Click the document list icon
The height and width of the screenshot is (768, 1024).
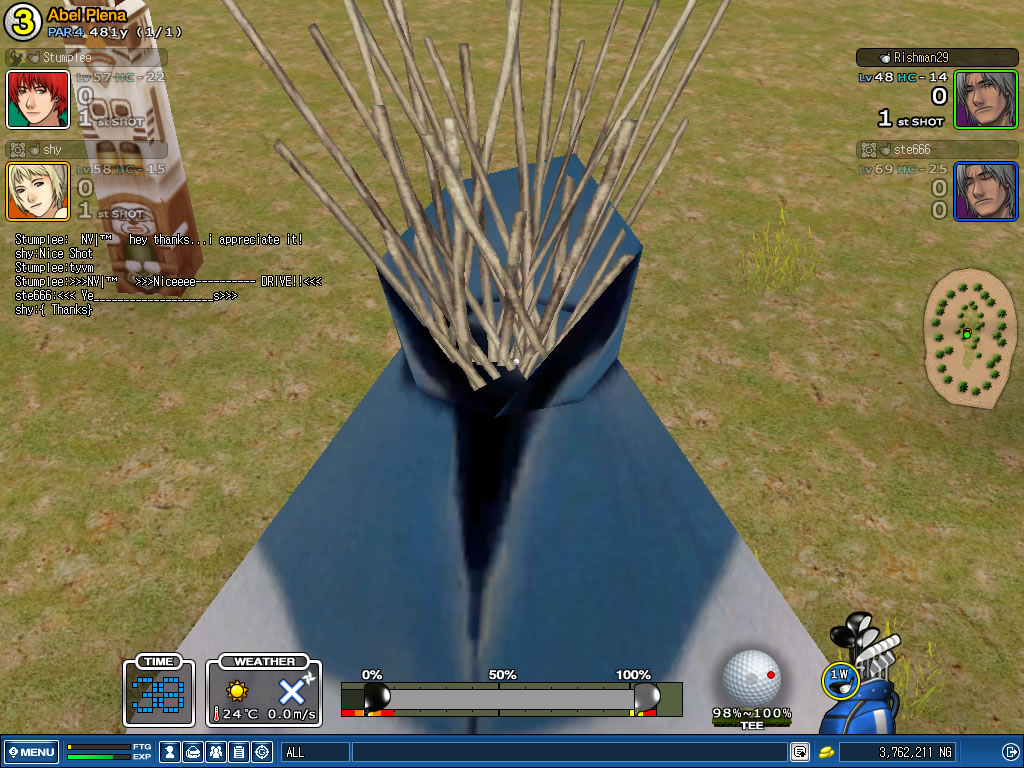tap(239, 752)
